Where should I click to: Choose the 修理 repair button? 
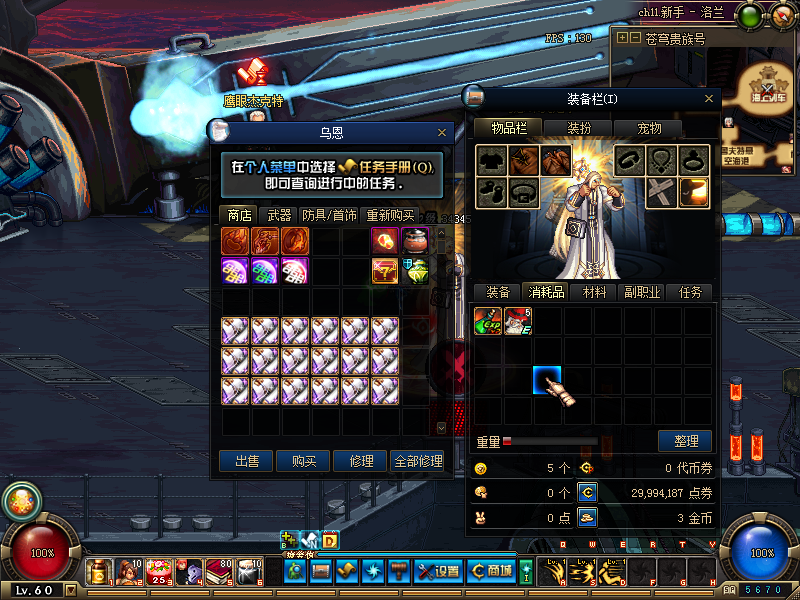pos(361,461)
